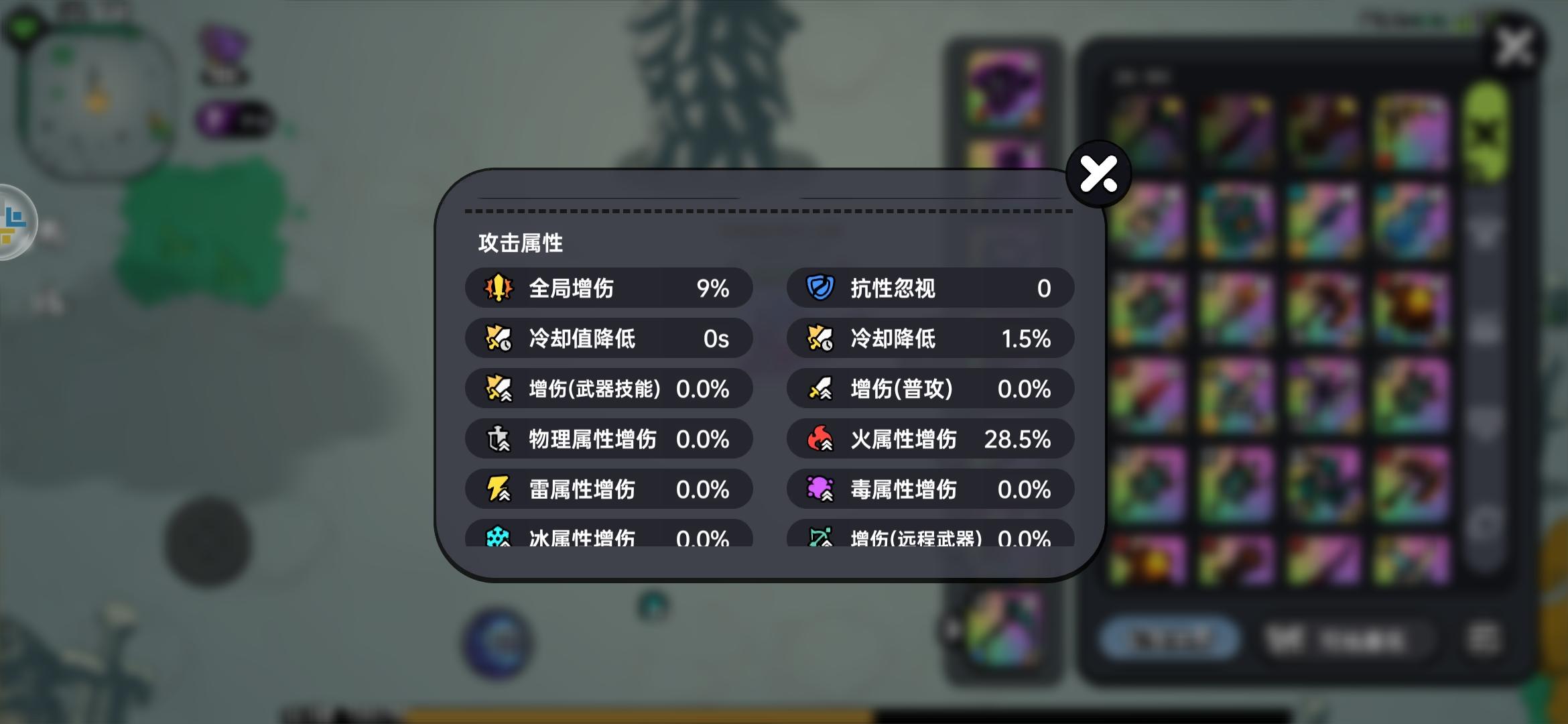Click the poison icon next to 毒属性增伤

pos(820,489)
